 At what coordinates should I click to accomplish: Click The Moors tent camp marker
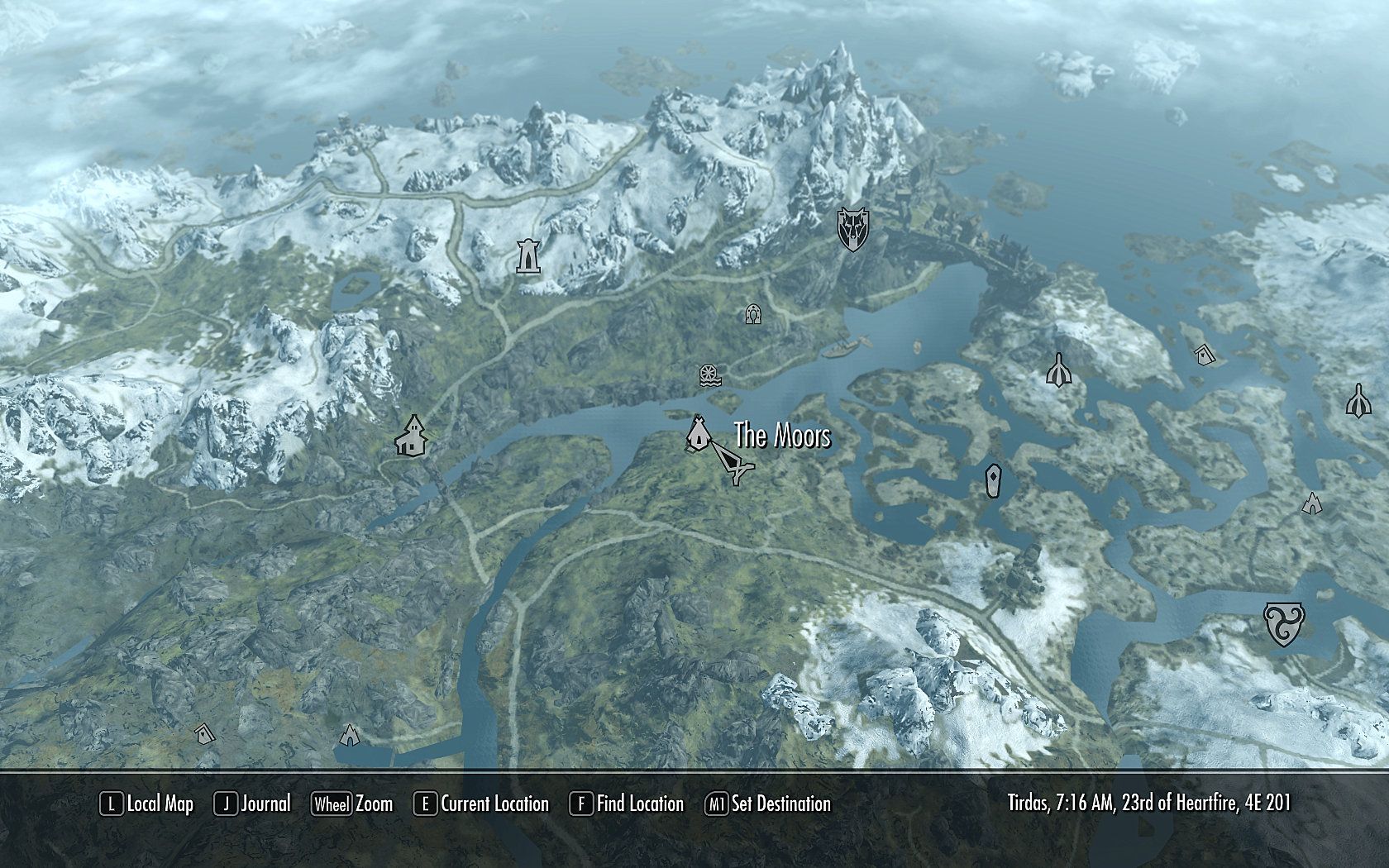click(697, 433)
